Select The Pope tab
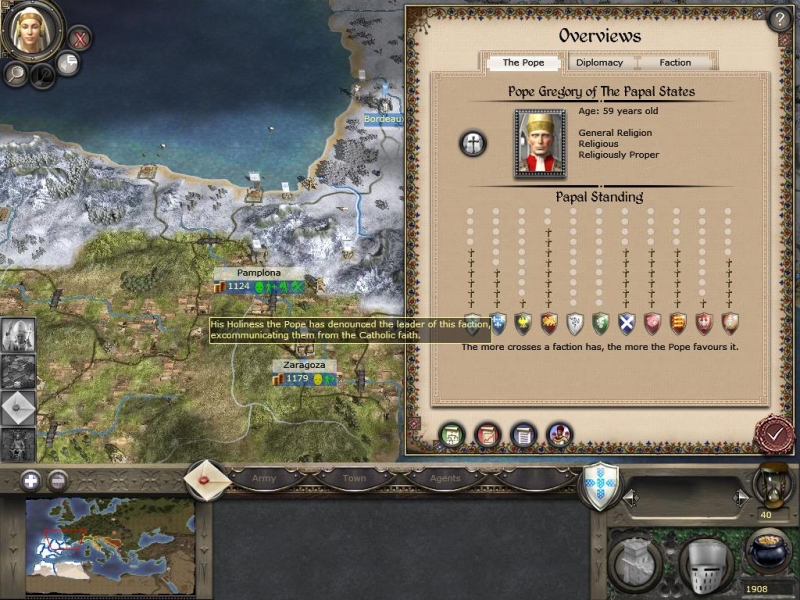The width and height of the screenshot is (800, 600). 523,62
